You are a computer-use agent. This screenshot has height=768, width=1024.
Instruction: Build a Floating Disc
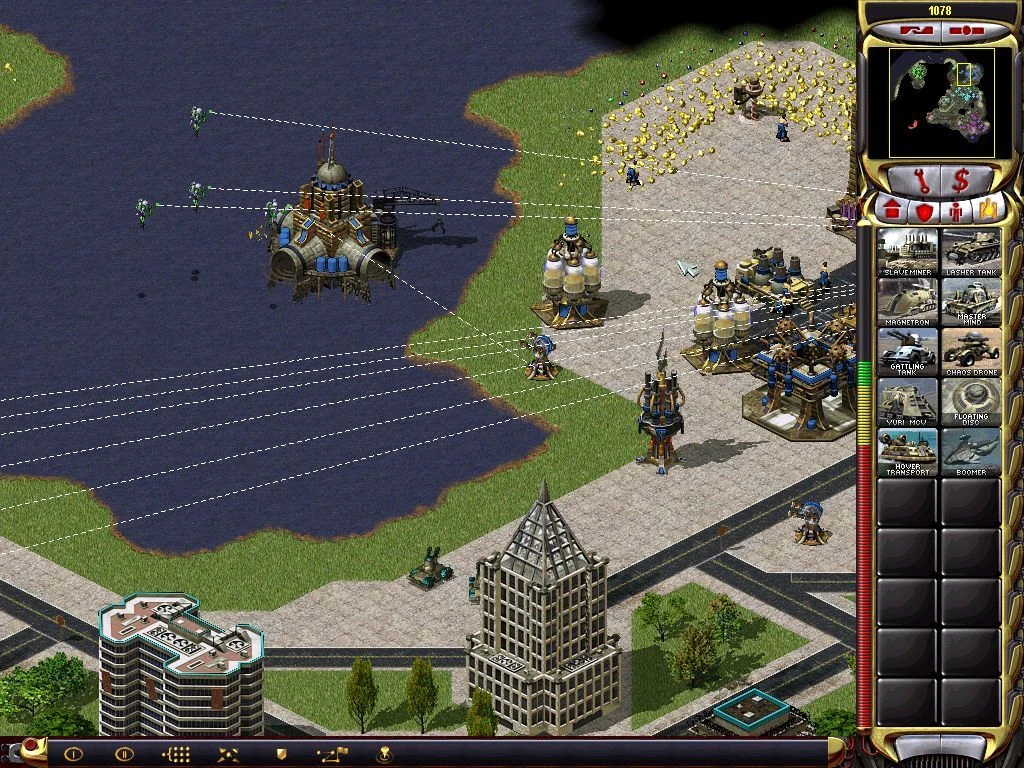970,403
